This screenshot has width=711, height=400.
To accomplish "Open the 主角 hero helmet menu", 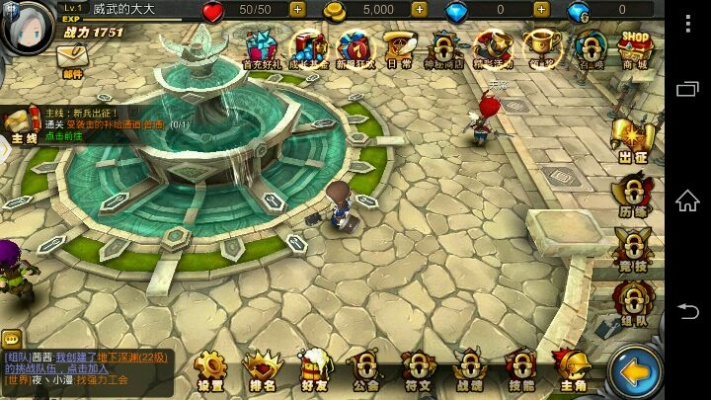I will click(573, 371).
